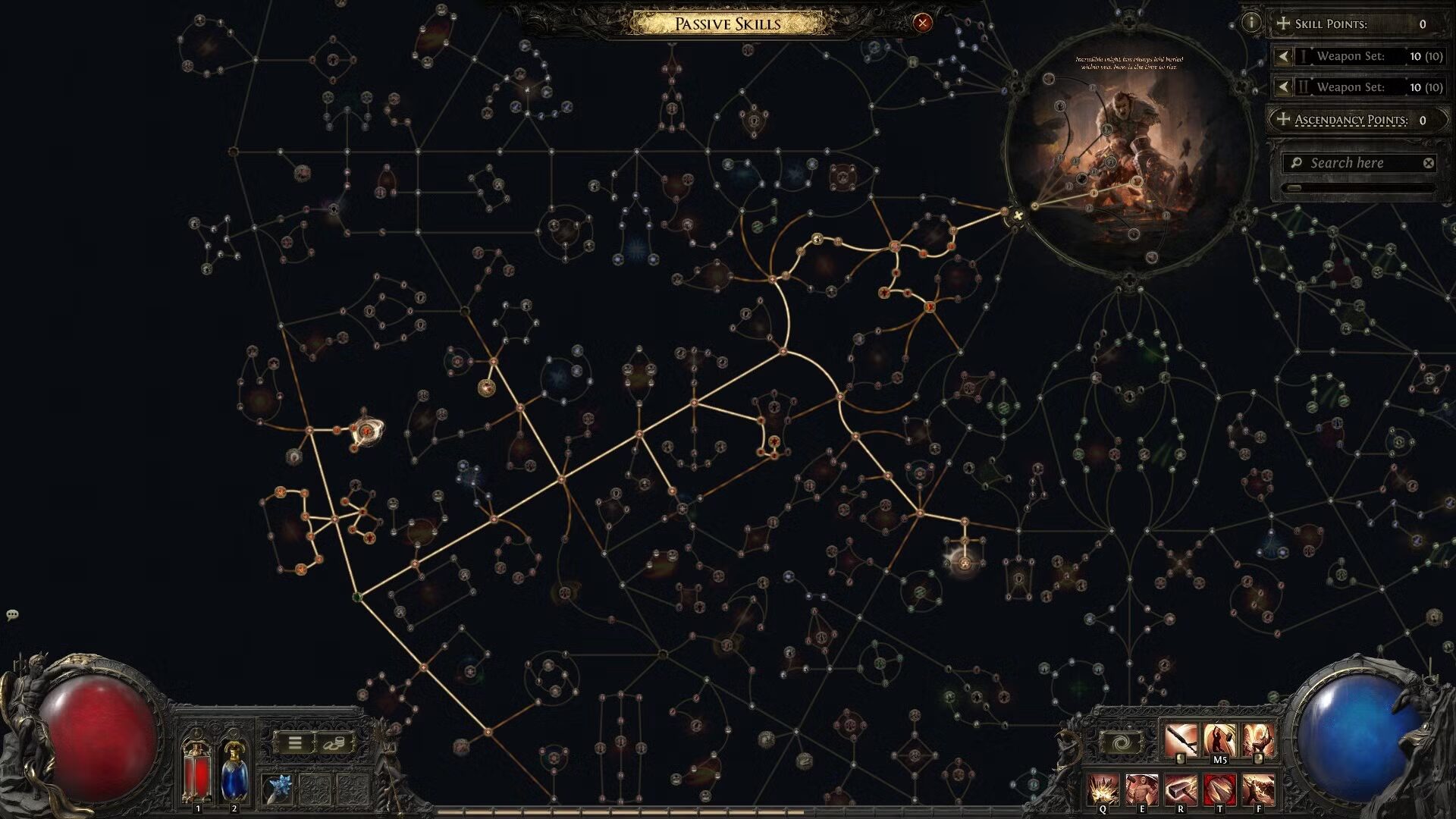
Task: Click the weapon swap swirl icon in the skill bar
Action: (1121, 742)
